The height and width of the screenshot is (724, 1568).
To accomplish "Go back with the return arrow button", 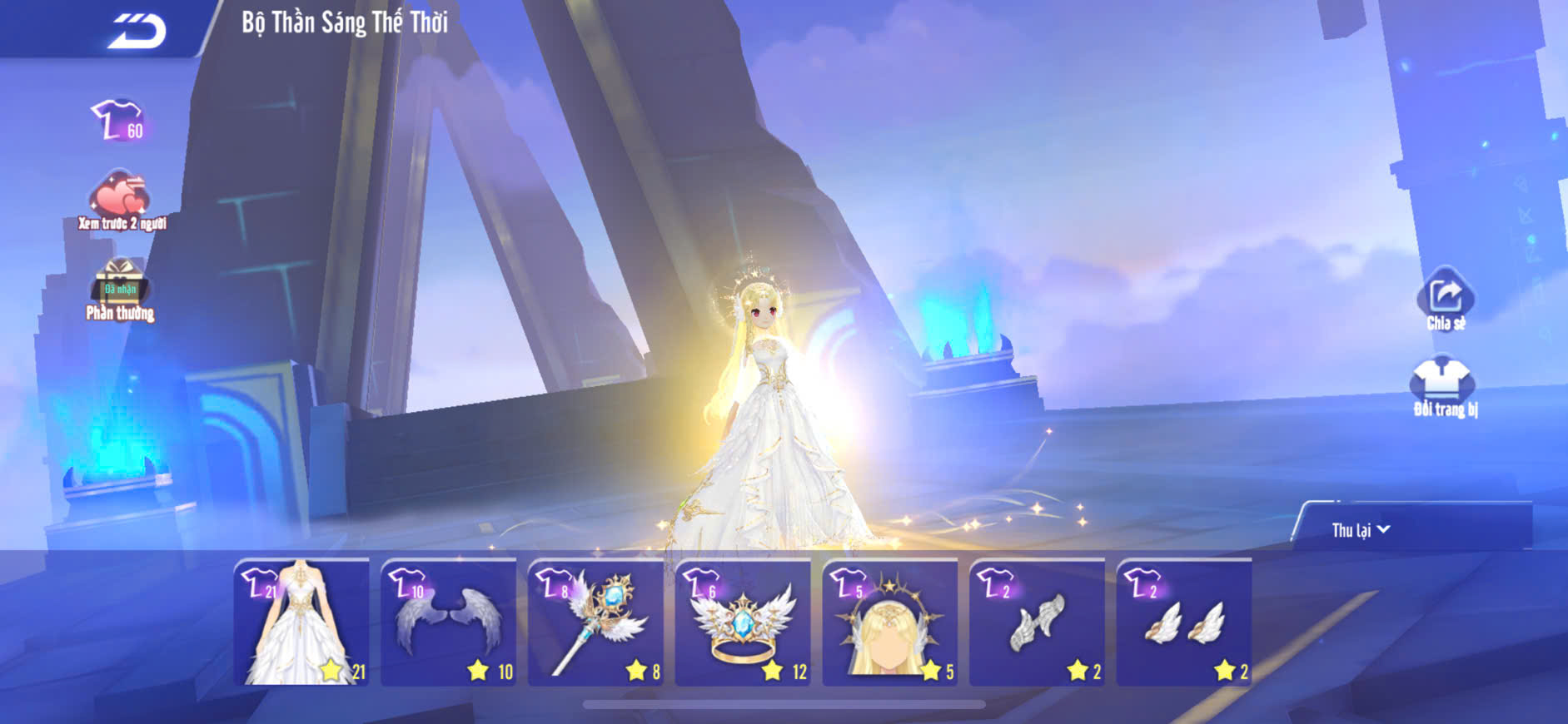I will (x=137, y=32).
